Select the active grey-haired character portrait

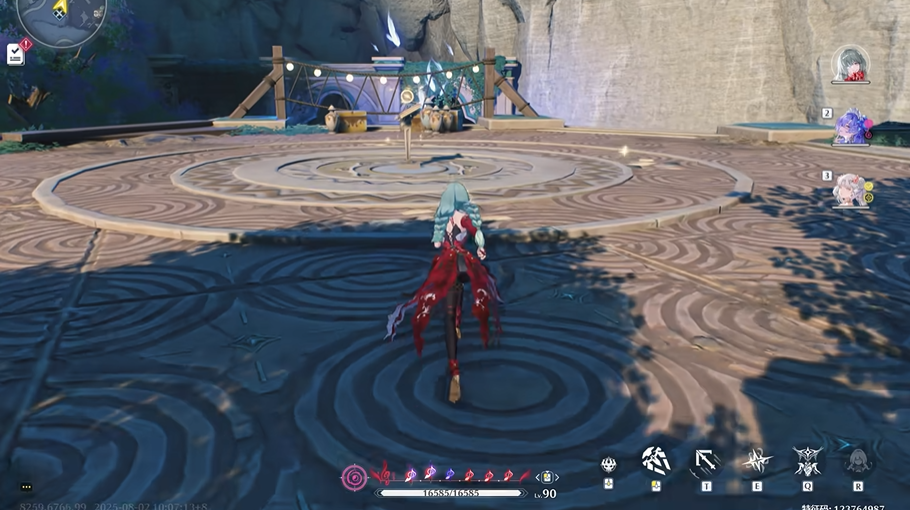point(853,65)
